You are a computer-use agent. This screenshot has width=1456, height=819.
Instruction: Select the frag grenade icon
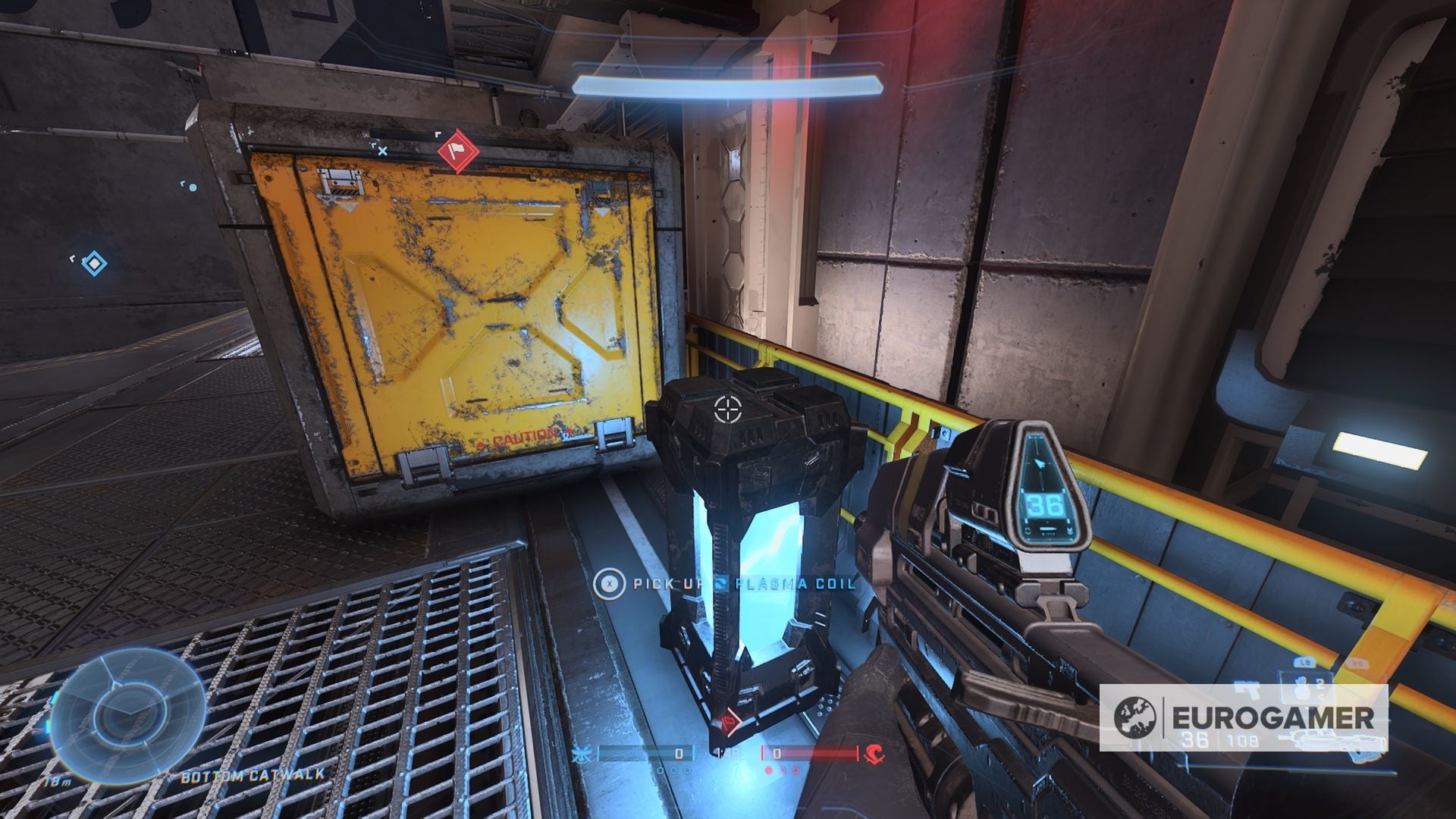tap(1301, 689)
